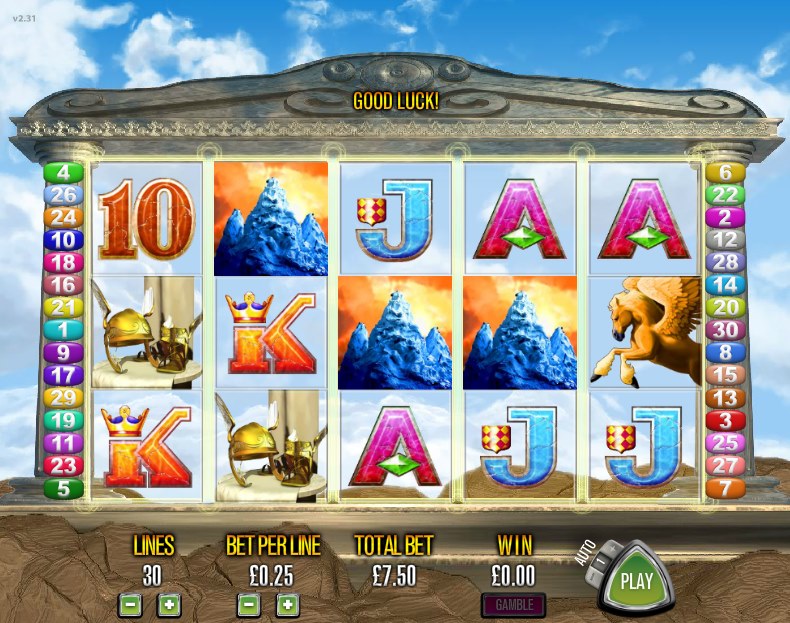Highlight payline 30 indicator
Viewport: 790px width, 623px height.
[725, 329]
